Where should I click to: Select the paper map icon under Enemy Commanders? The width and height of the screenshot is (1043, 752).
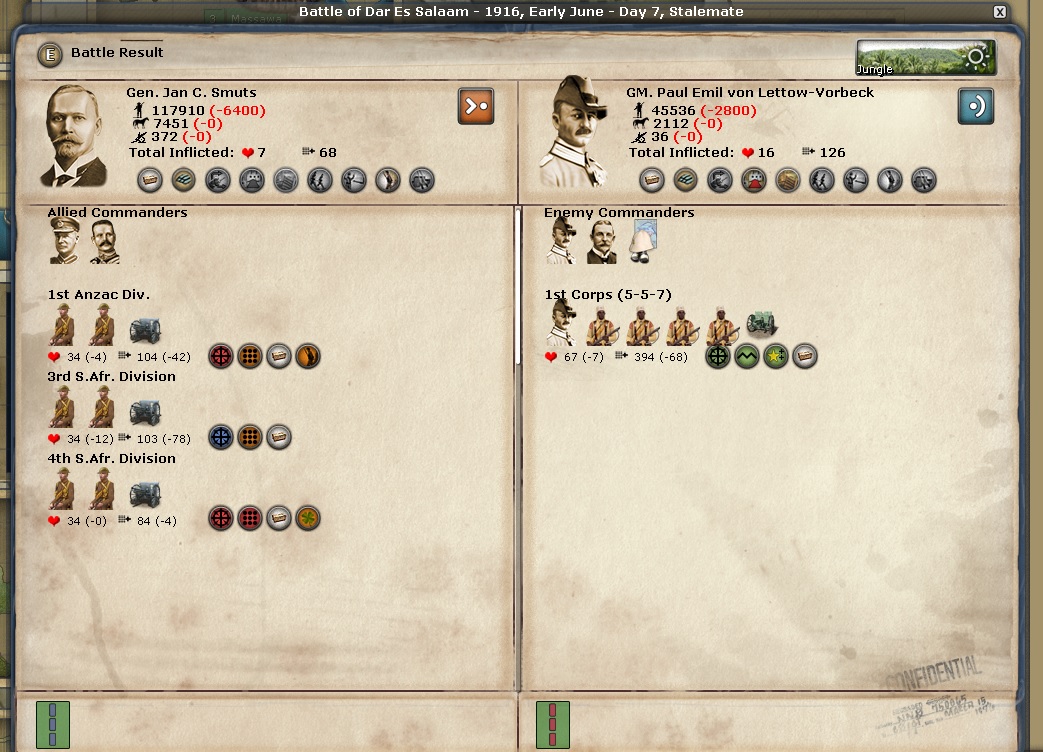643,241
